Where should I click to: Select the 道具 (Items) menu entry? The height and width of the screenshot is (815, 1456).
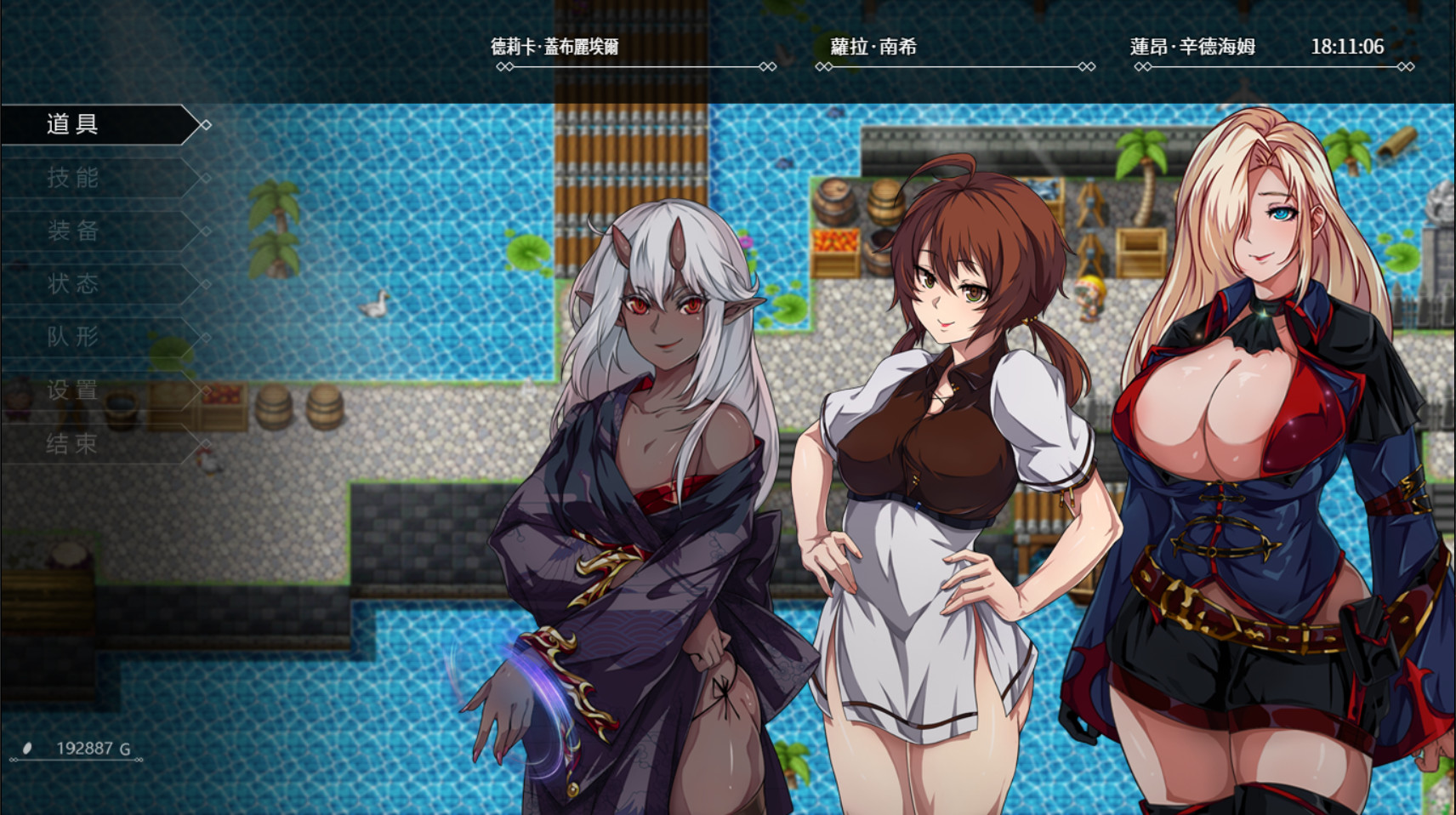point(72,124)
